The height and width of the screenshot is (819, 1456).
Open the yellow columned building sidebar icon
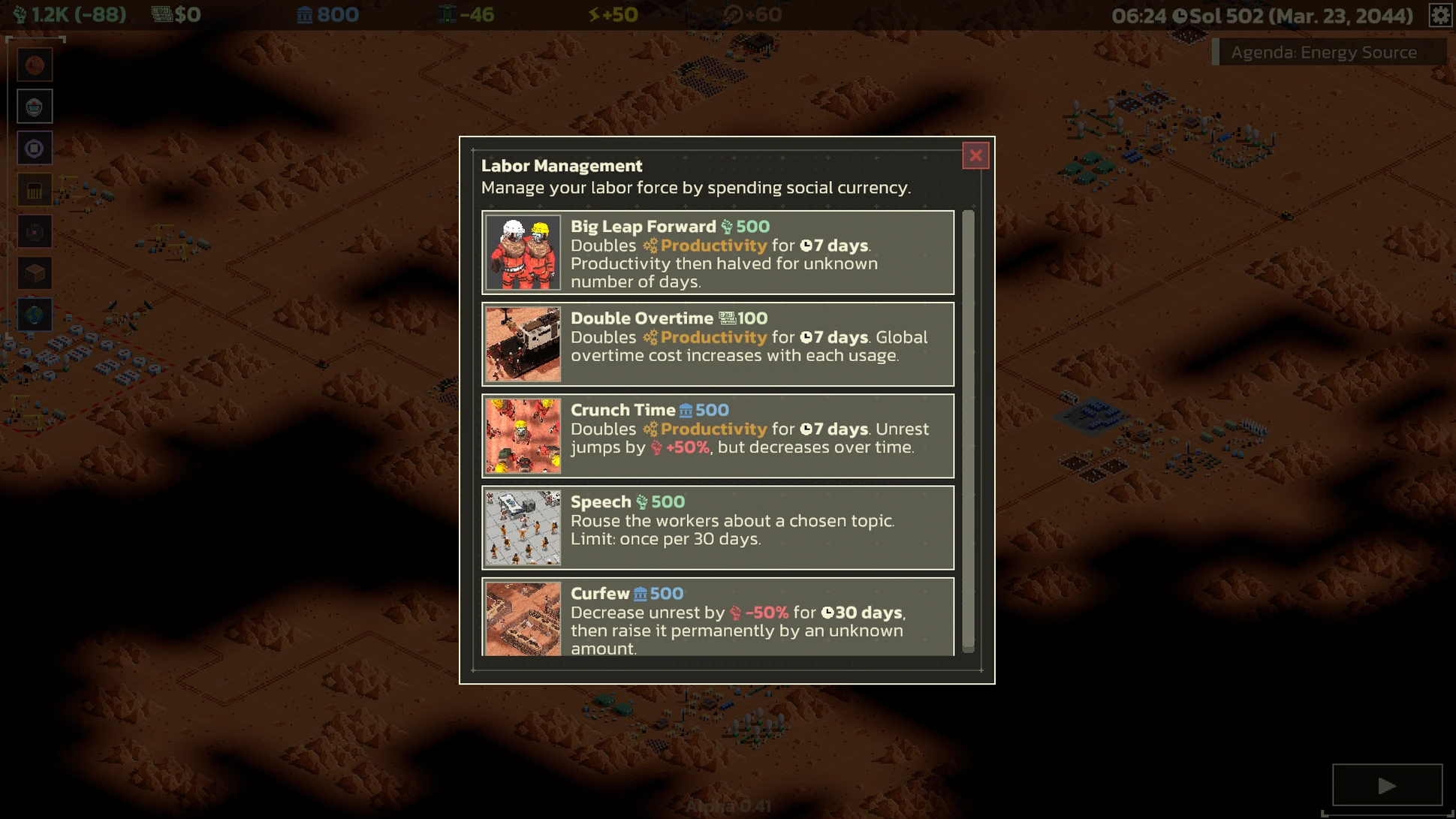click(x=35, y=191)
